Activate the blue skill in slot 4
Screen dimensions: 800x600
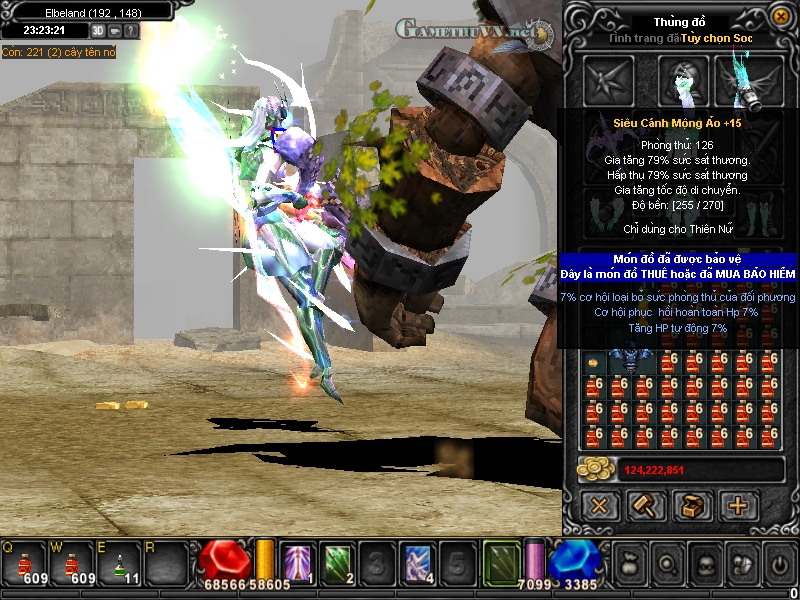(416, 562)
